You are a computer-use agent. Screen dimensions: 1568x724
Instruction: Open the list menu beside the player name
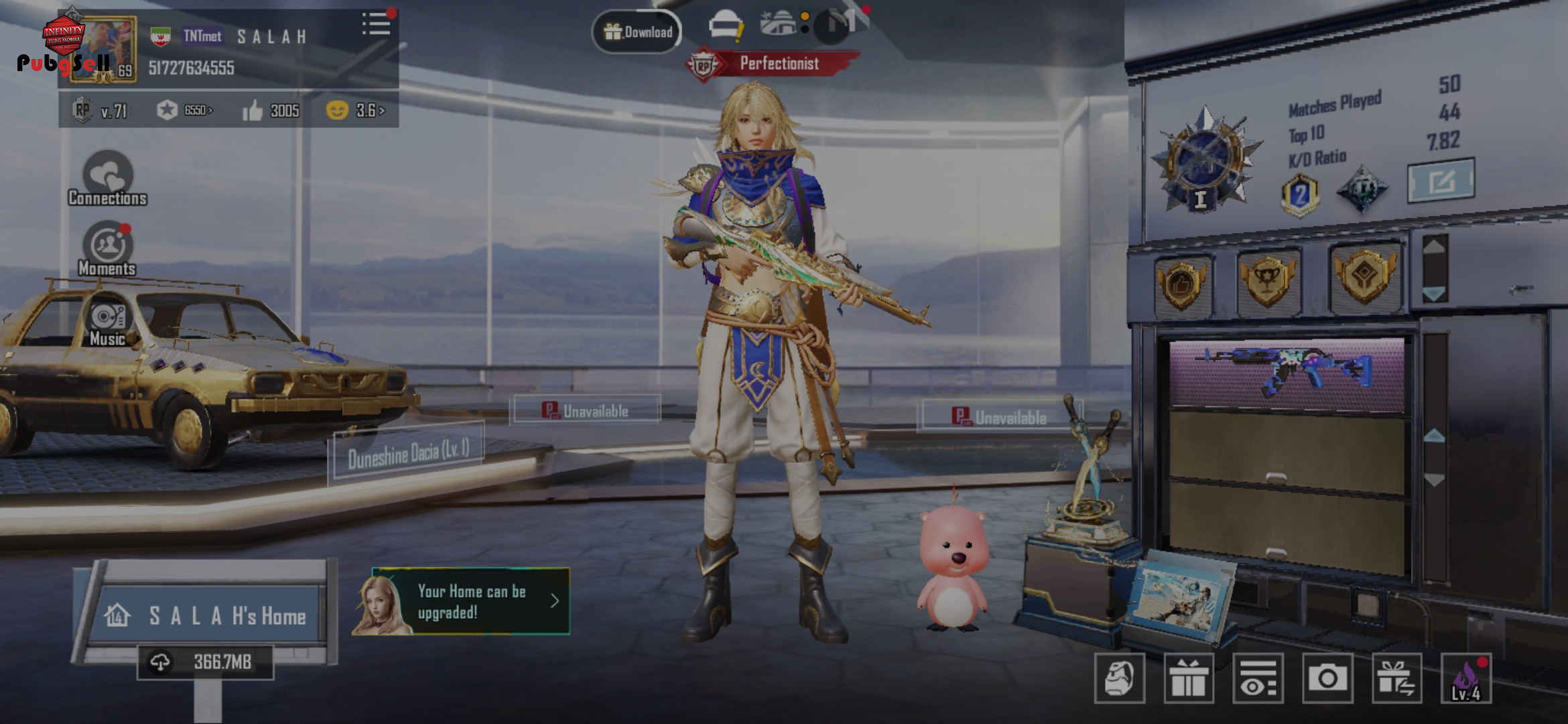(x=376, y=24)
